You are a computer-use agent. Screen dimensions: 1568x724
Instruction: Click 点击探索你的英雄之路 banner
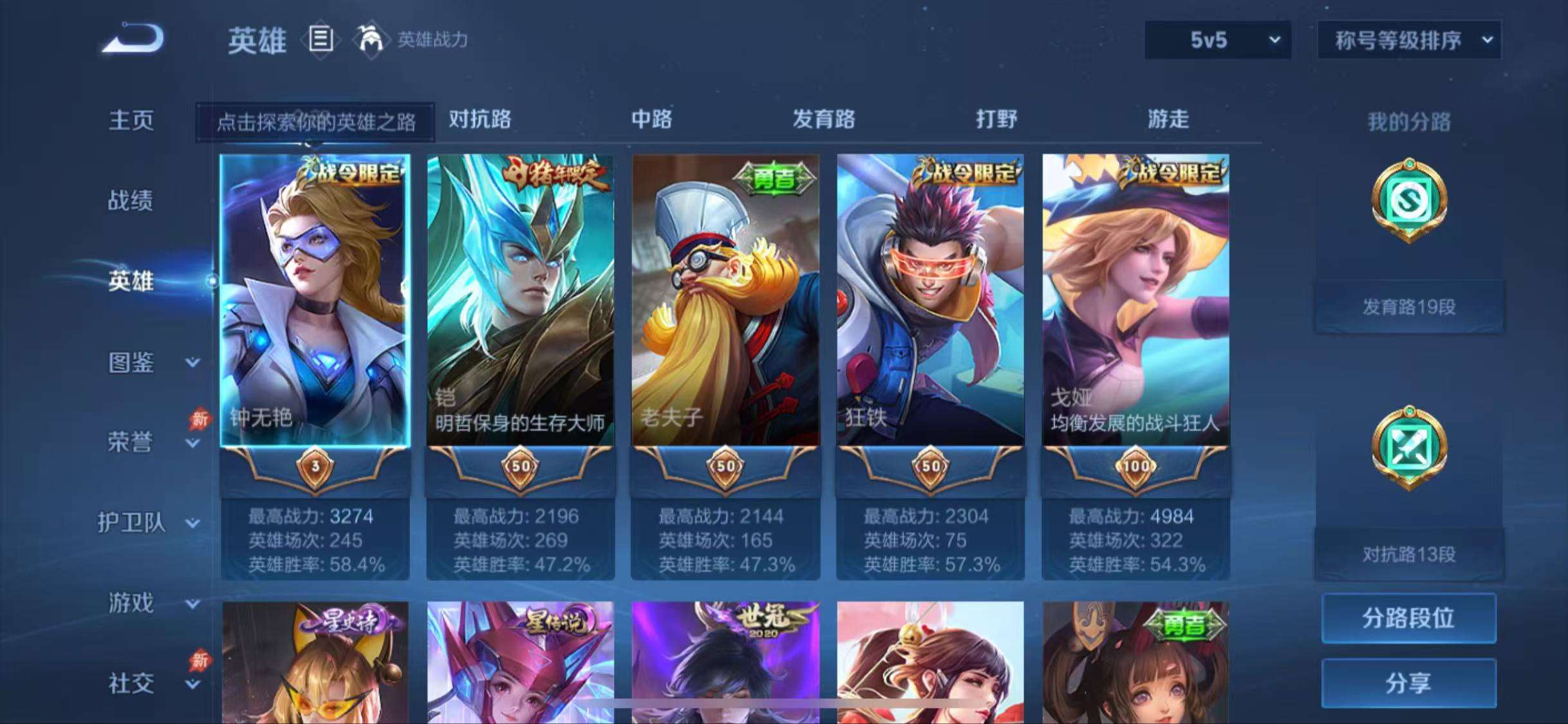click(315, 120)
